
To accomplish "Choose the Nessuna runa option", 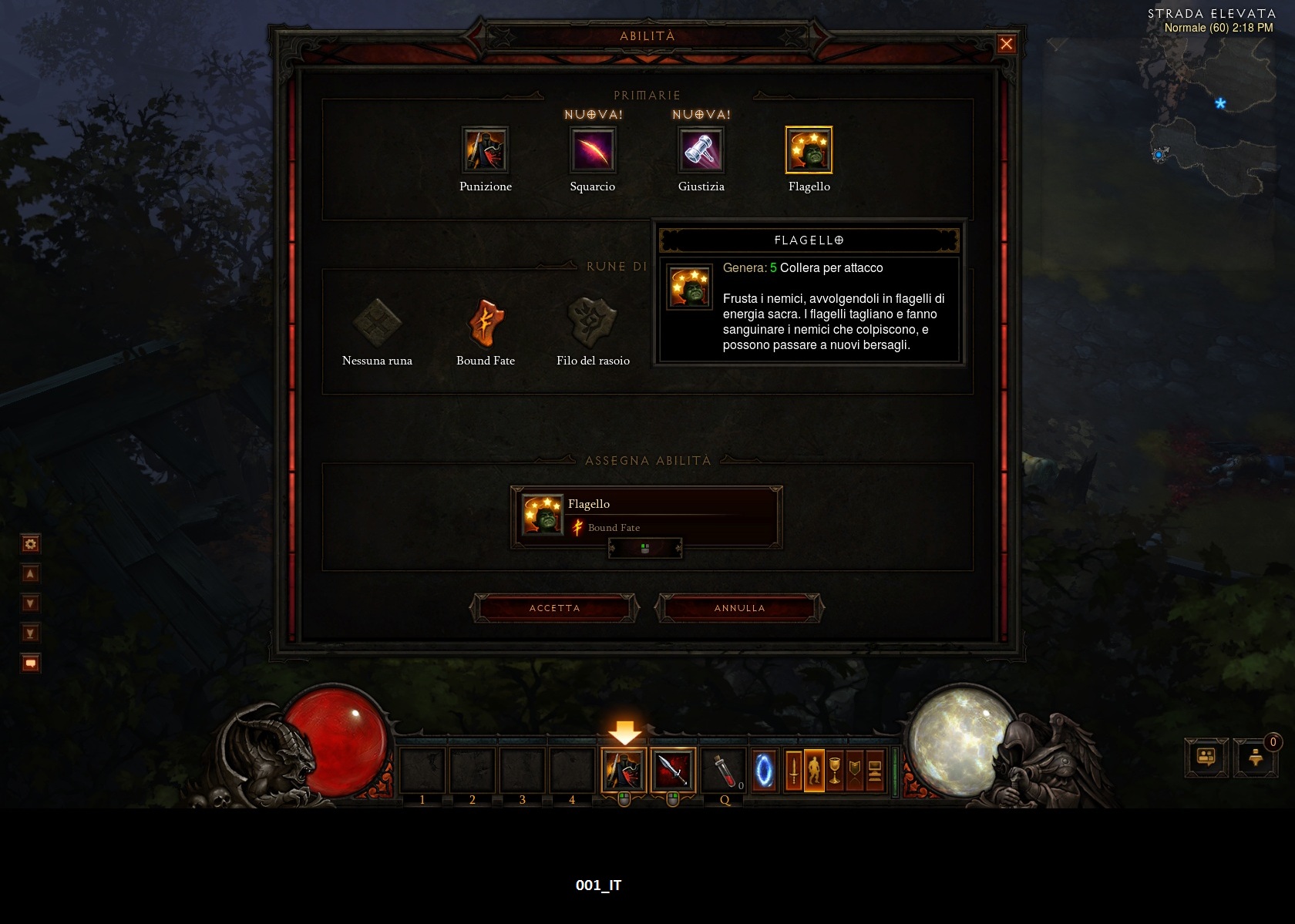I will point(377,324).
